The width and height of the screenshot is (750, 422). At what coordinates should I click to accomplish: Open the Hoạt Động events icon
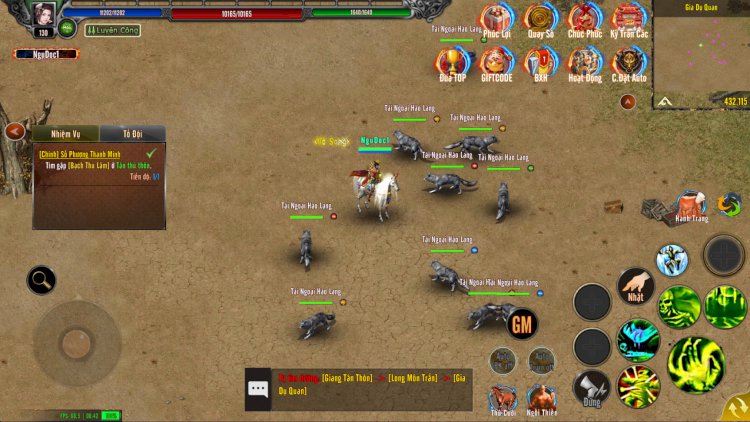point(585,63)
